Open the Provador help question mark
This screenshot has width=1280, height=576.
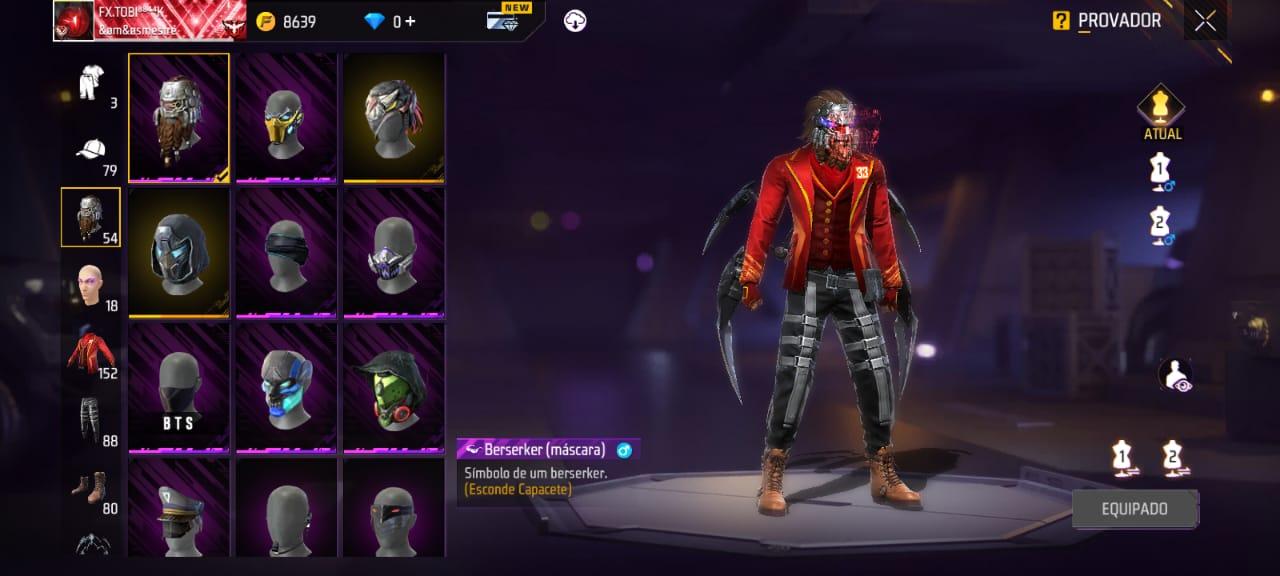[x=1061, y=21]
